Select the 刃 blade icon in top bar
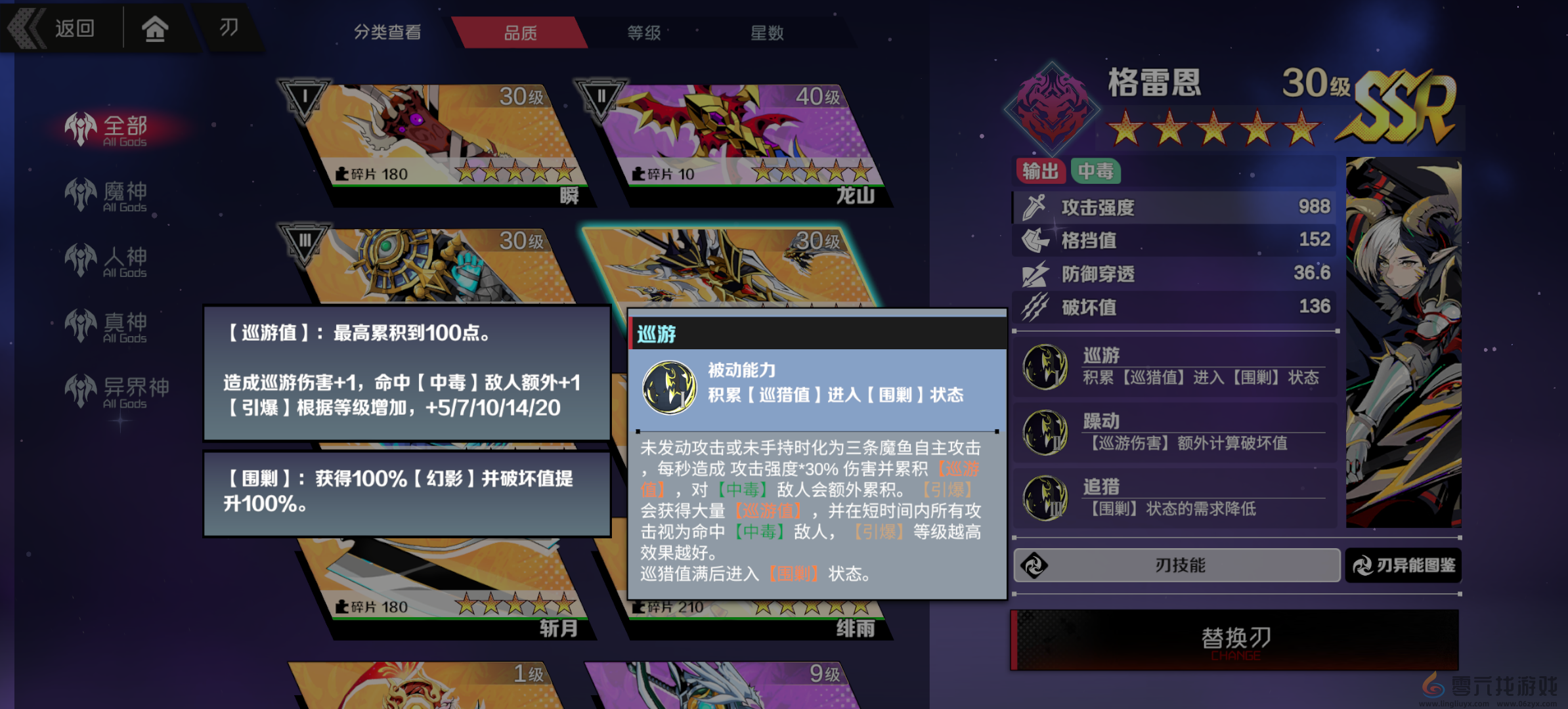 (229, 28)
